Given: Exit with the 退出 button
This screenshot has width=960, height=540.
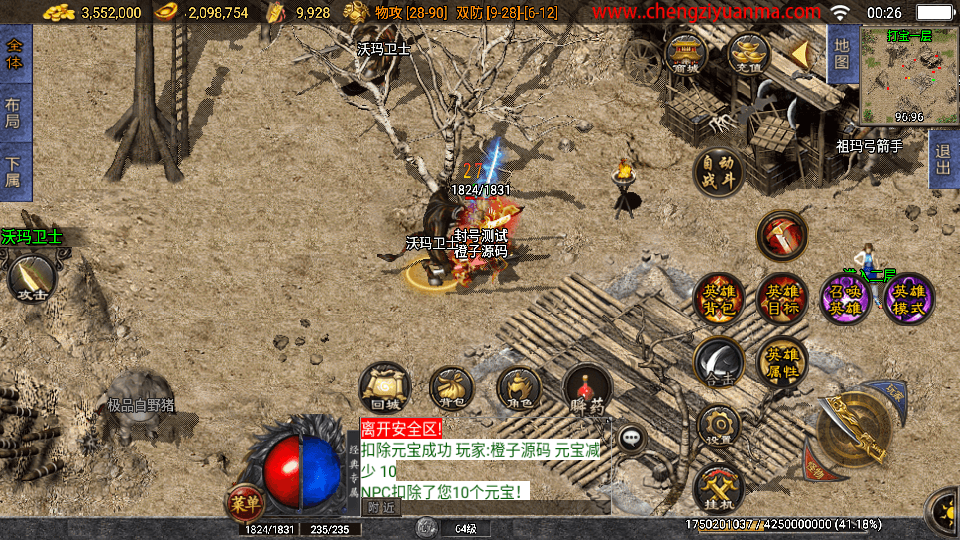Looking at the screenshot, I should click(x=942, y=160).
